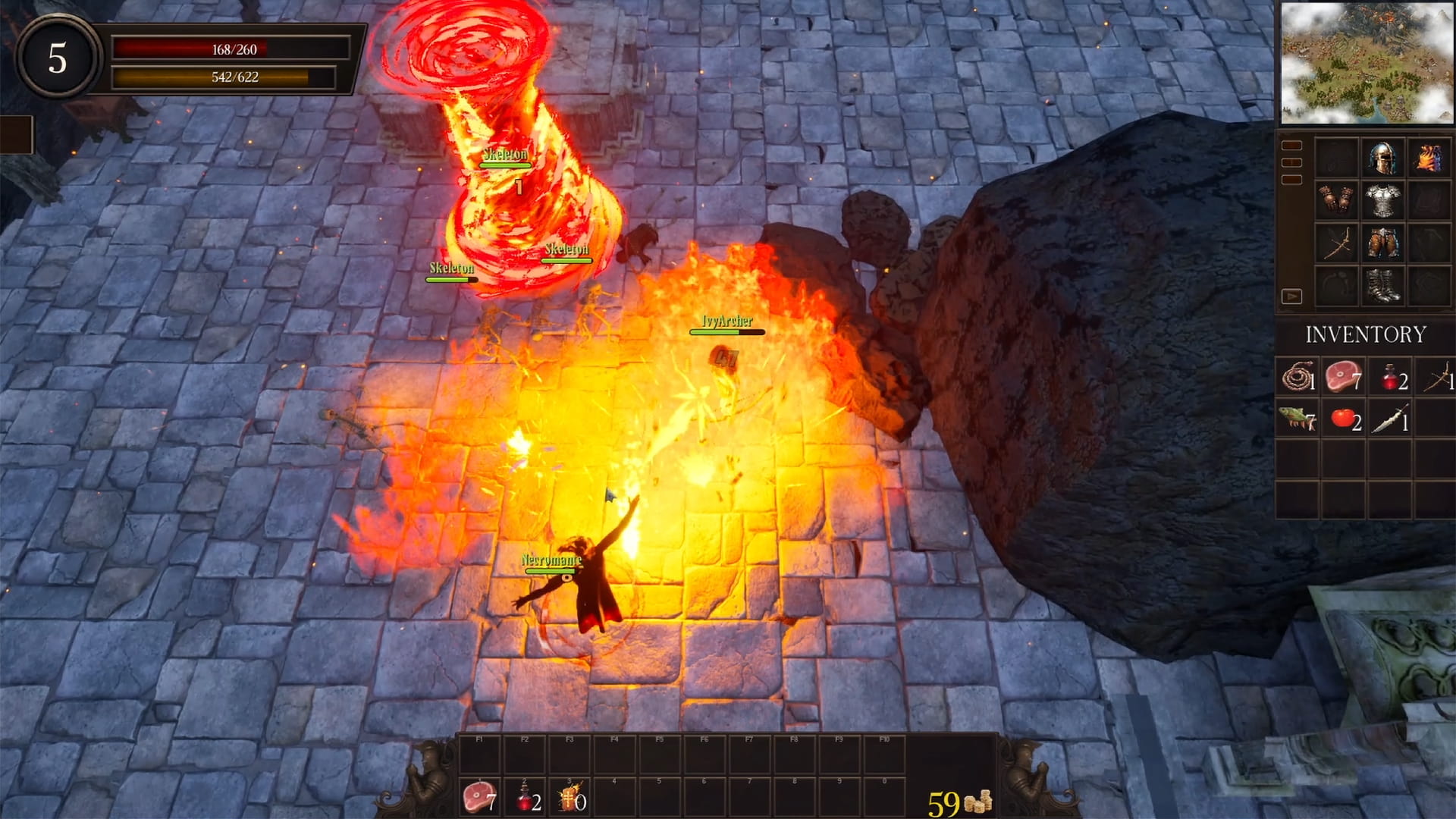
Task: Choose the silver chest armor slot
Action: pyautogui.click(x=1382, y=200)
